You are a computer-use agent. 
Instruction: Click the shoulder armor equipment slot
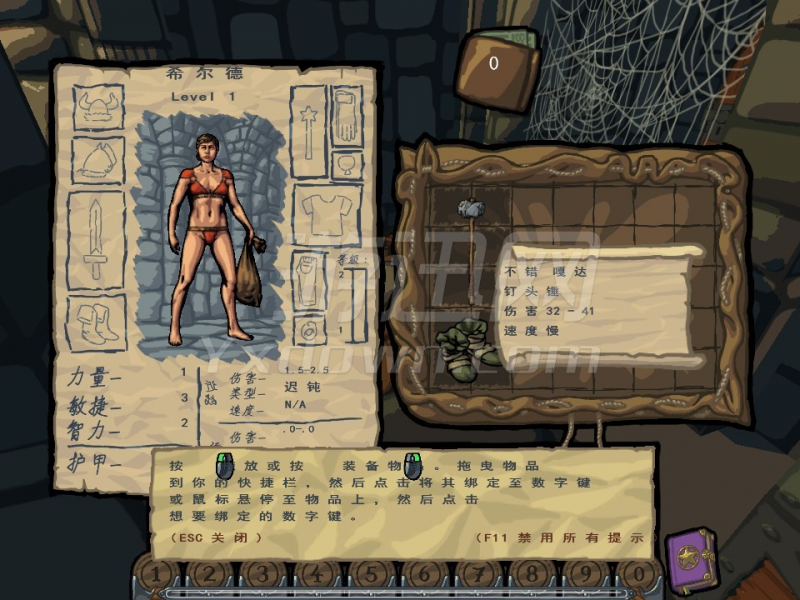point(98,160)
